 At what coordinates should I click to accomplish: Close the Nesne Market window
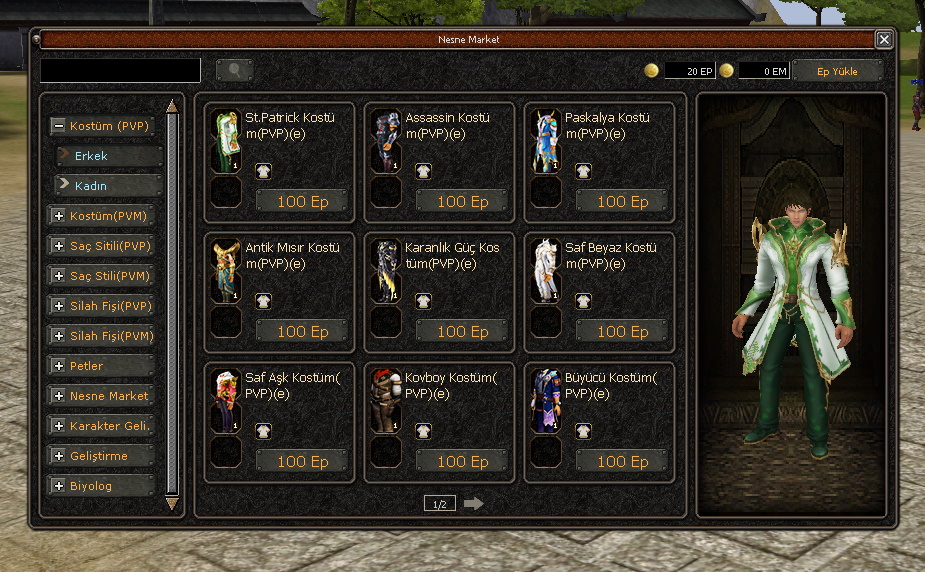click(x=884, y=39)
